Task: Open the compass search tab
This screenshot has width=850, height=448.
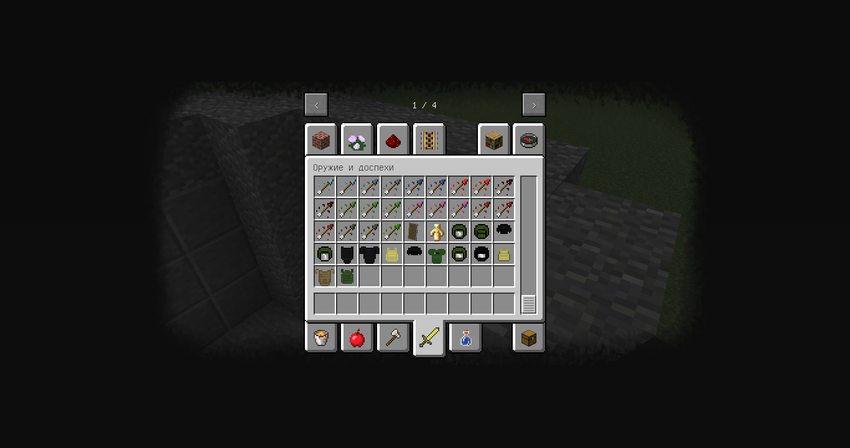Action: [529, 140]
